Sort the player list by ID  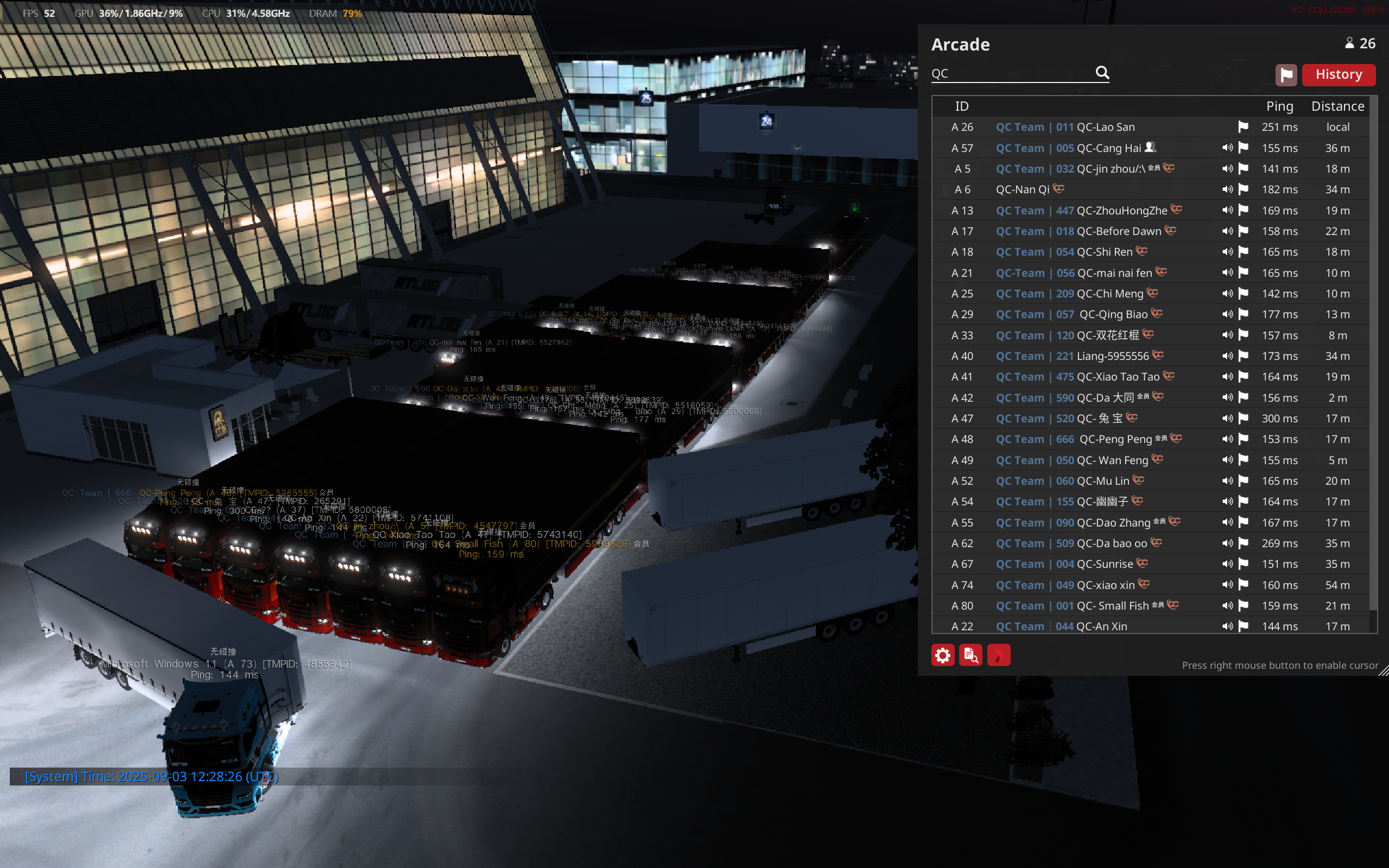tap(961, 106)
